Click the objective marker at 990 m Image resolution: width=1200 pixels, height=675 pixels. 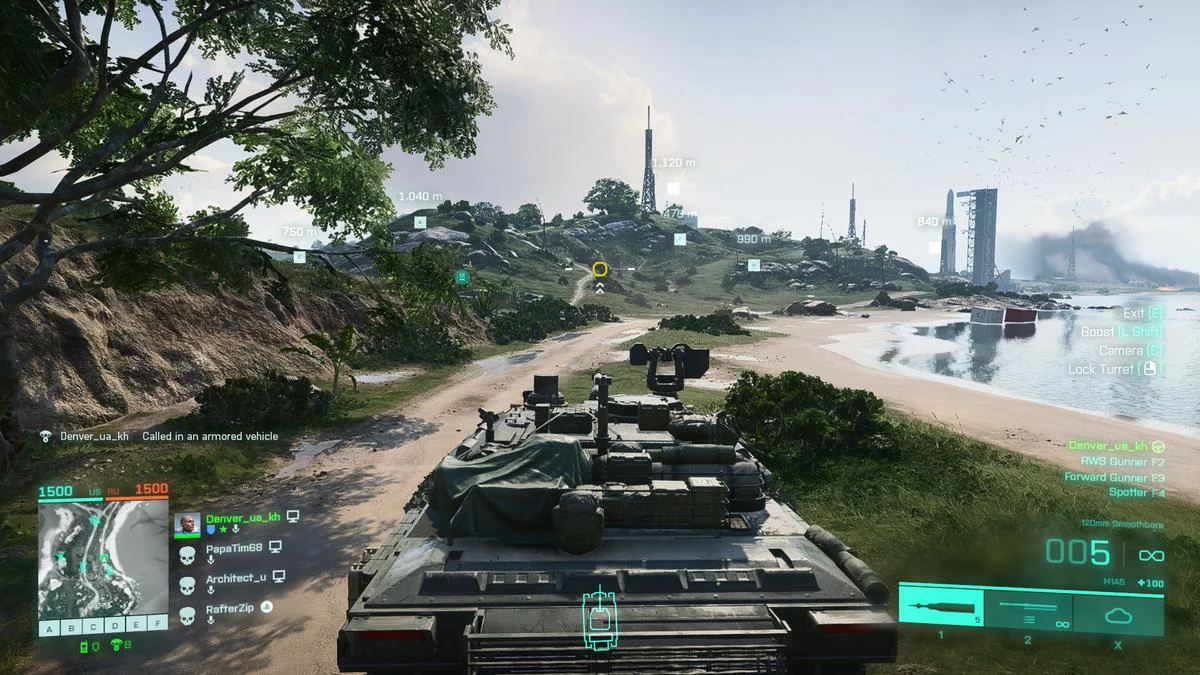754,265
